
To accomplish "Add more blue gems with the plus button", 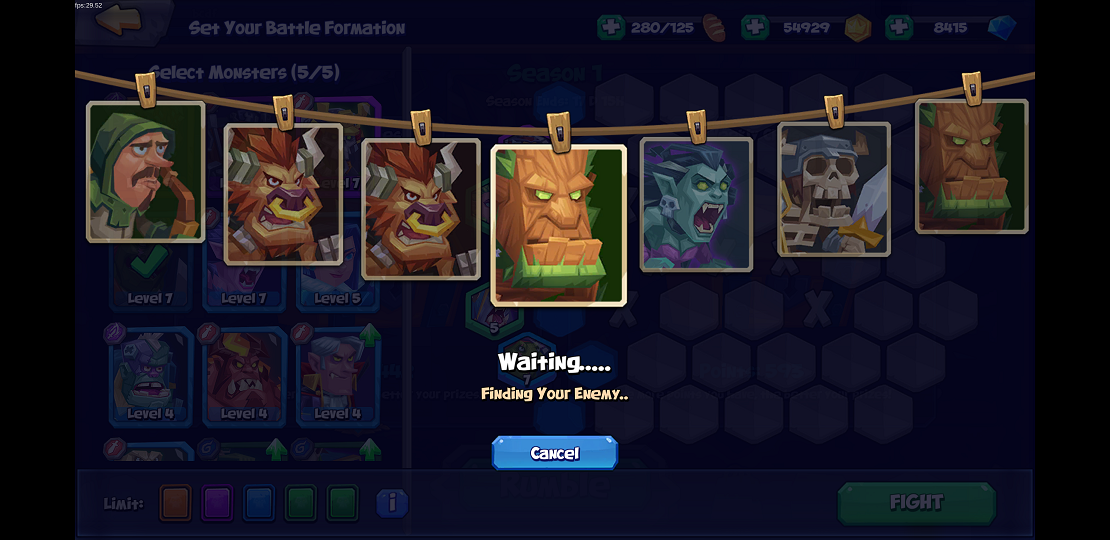I will point(899,27).
